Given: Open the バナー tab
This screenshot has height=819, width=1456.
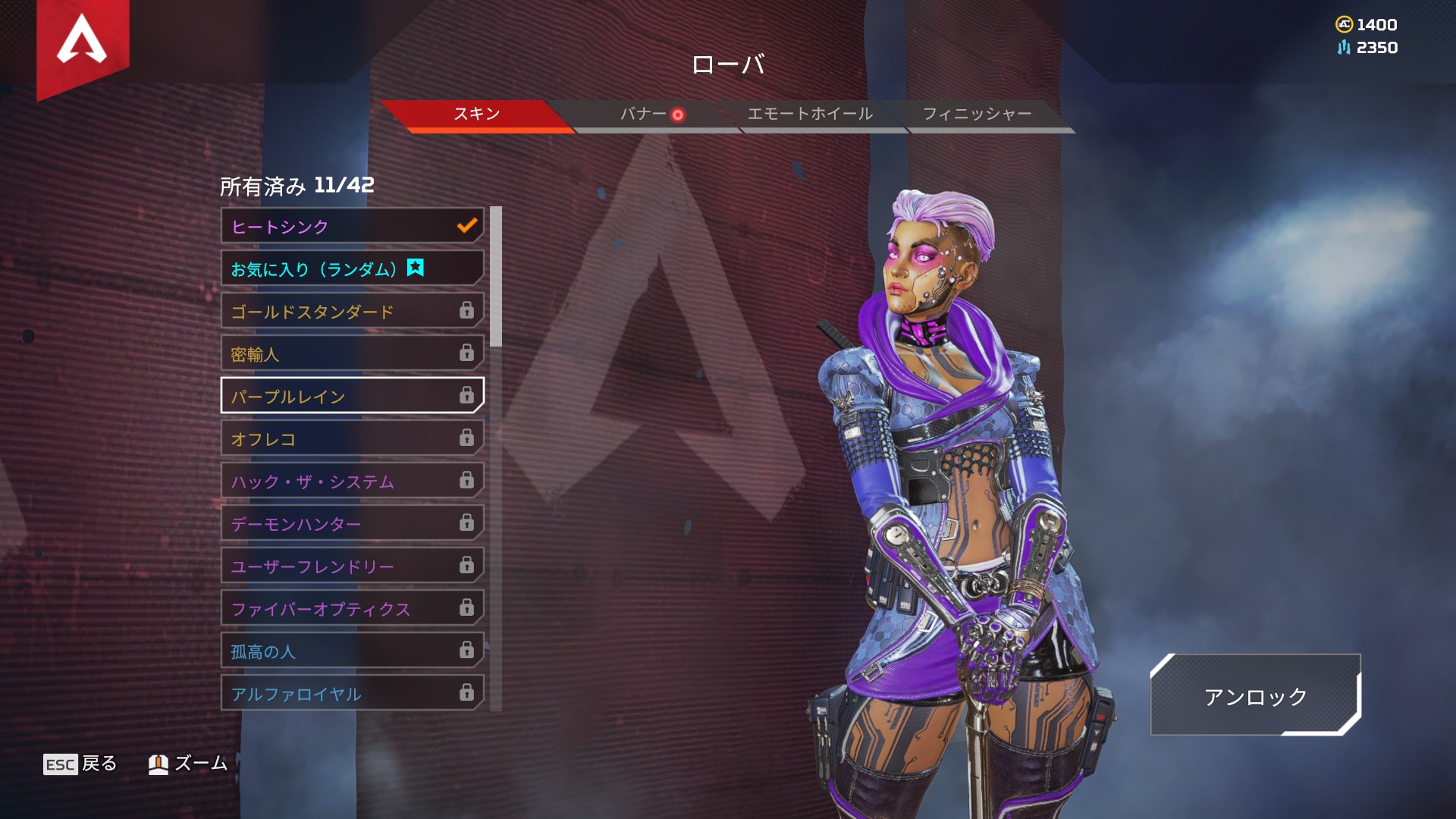Looking at the screenshot, I should tap(644, 115).
